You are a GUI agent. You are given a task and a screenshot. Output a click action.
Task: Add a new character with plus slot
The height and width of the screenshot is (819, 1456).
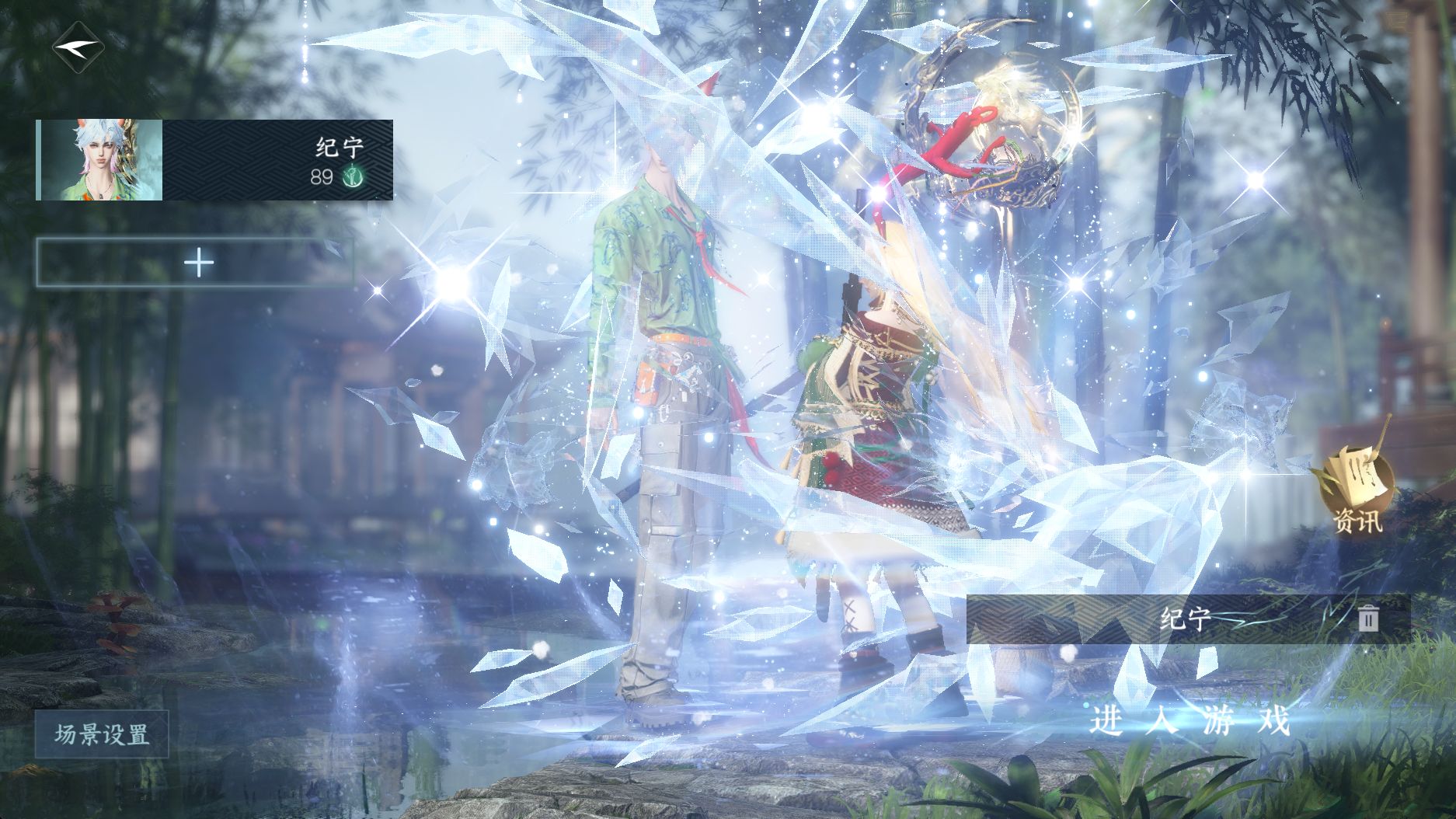(x=199, y=263)
